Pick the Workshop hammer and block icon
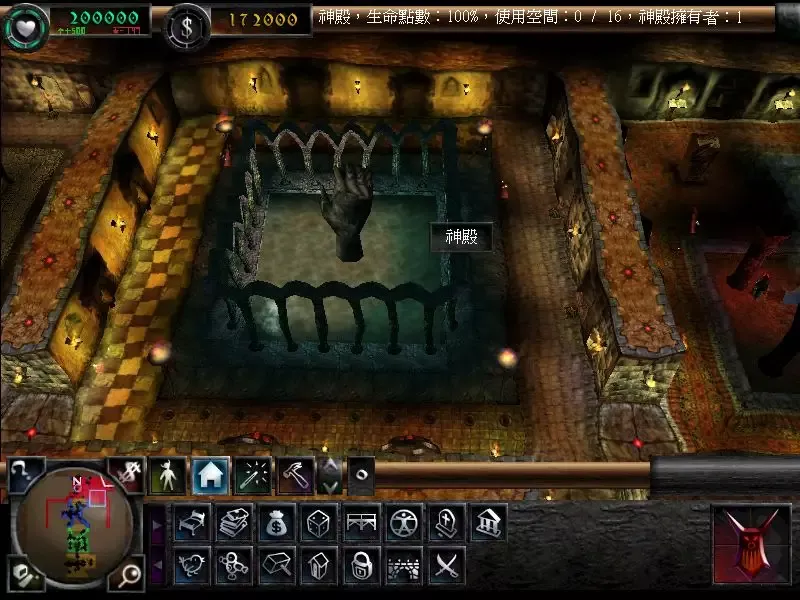The image size is (800, 600). point(276,566)
